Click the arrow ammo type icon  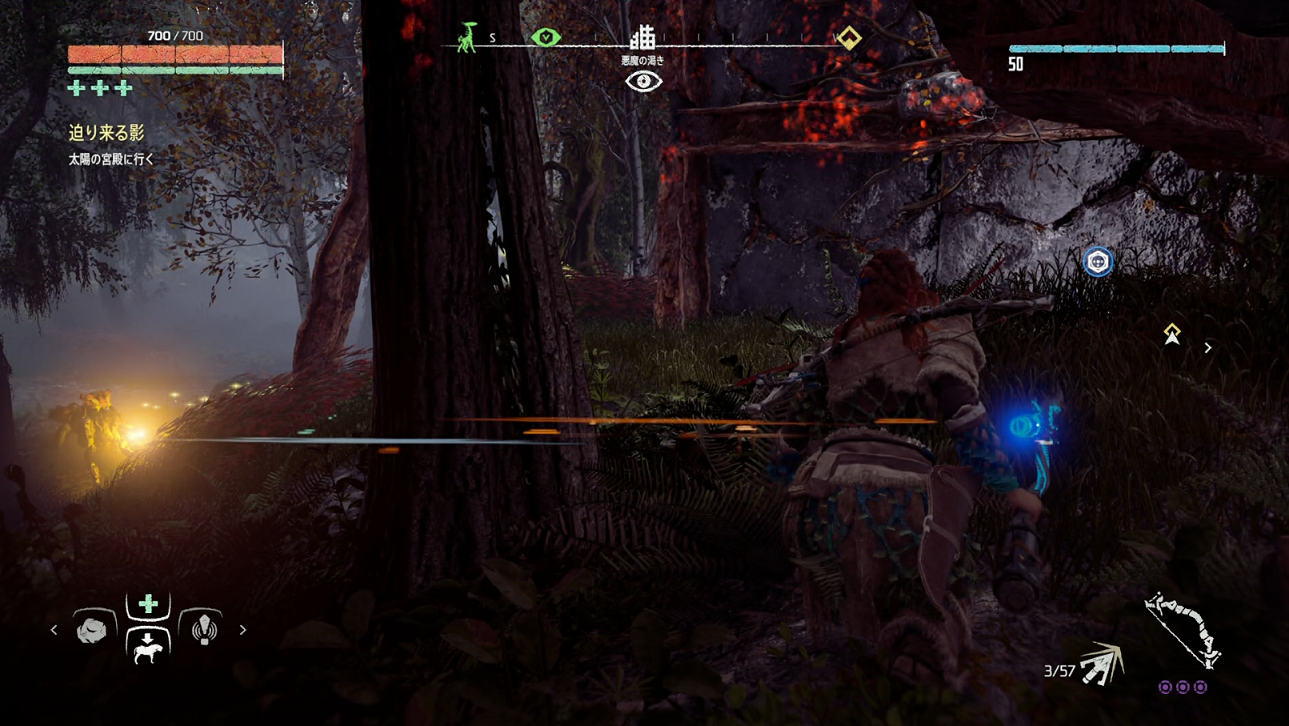[1103, 663]
